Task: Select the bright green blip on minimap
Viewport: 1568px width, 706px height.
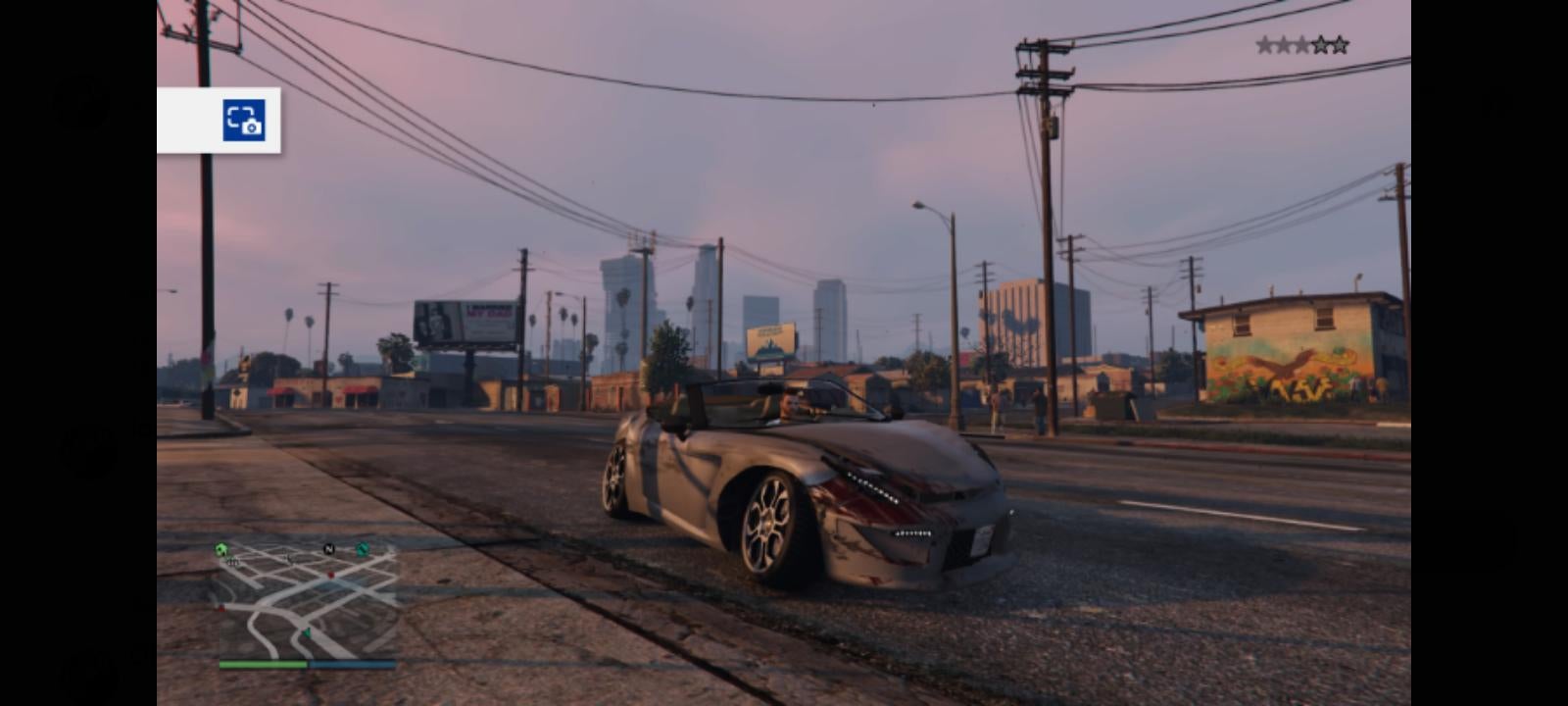Action: point(221,550)
